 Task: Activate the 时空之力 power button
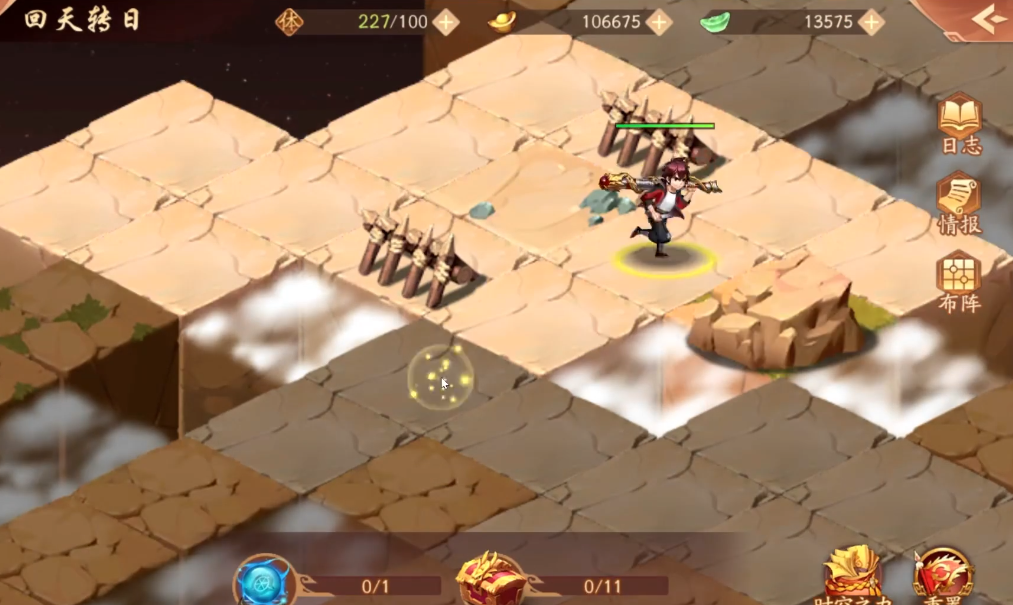pyautogui.click(x=852, y=575)
